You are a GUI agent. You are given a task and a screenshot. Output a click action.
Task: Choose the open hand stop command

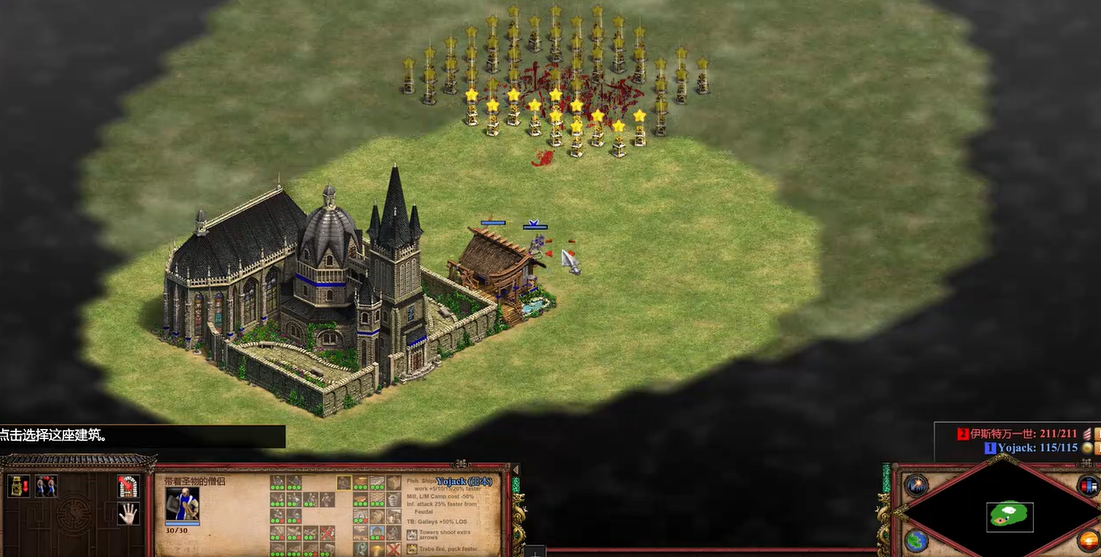127,514
